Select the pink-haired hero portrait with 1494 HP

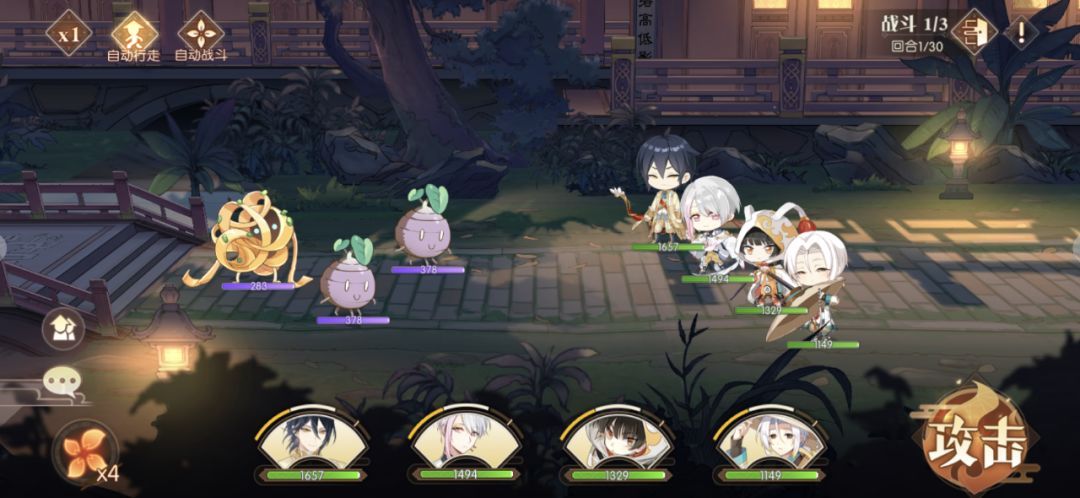click(465, 445)
